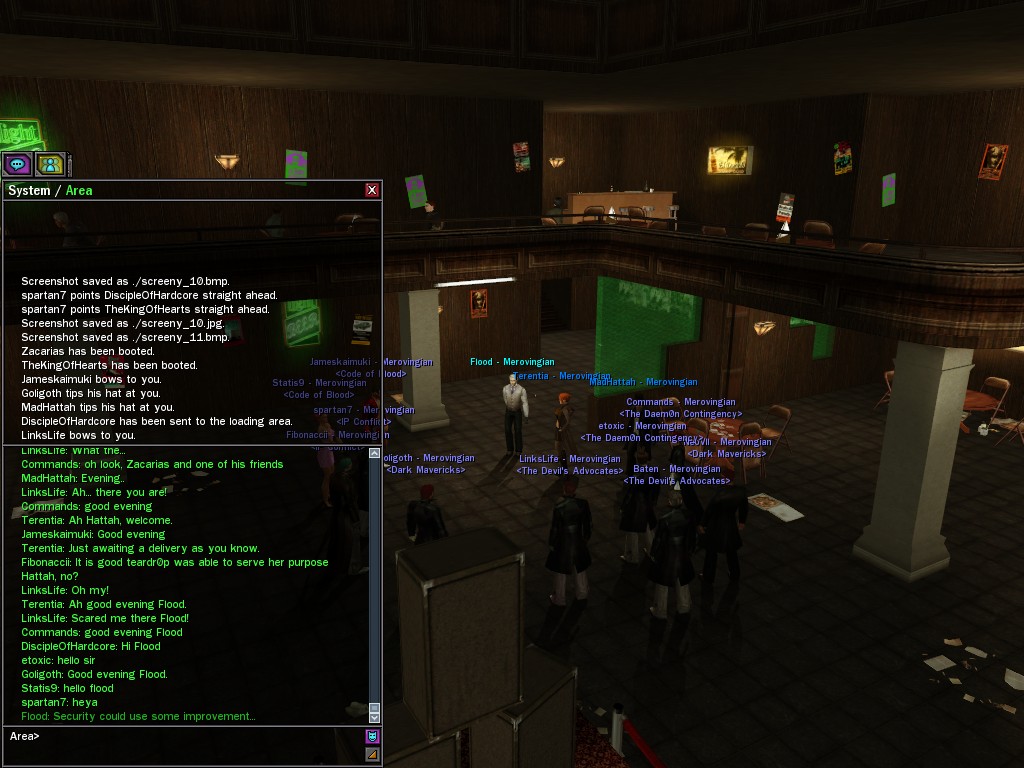The width and height of the screenshot is (1024, 768).
Task: Close the System / Area chat window
Action: click(372, 190)
